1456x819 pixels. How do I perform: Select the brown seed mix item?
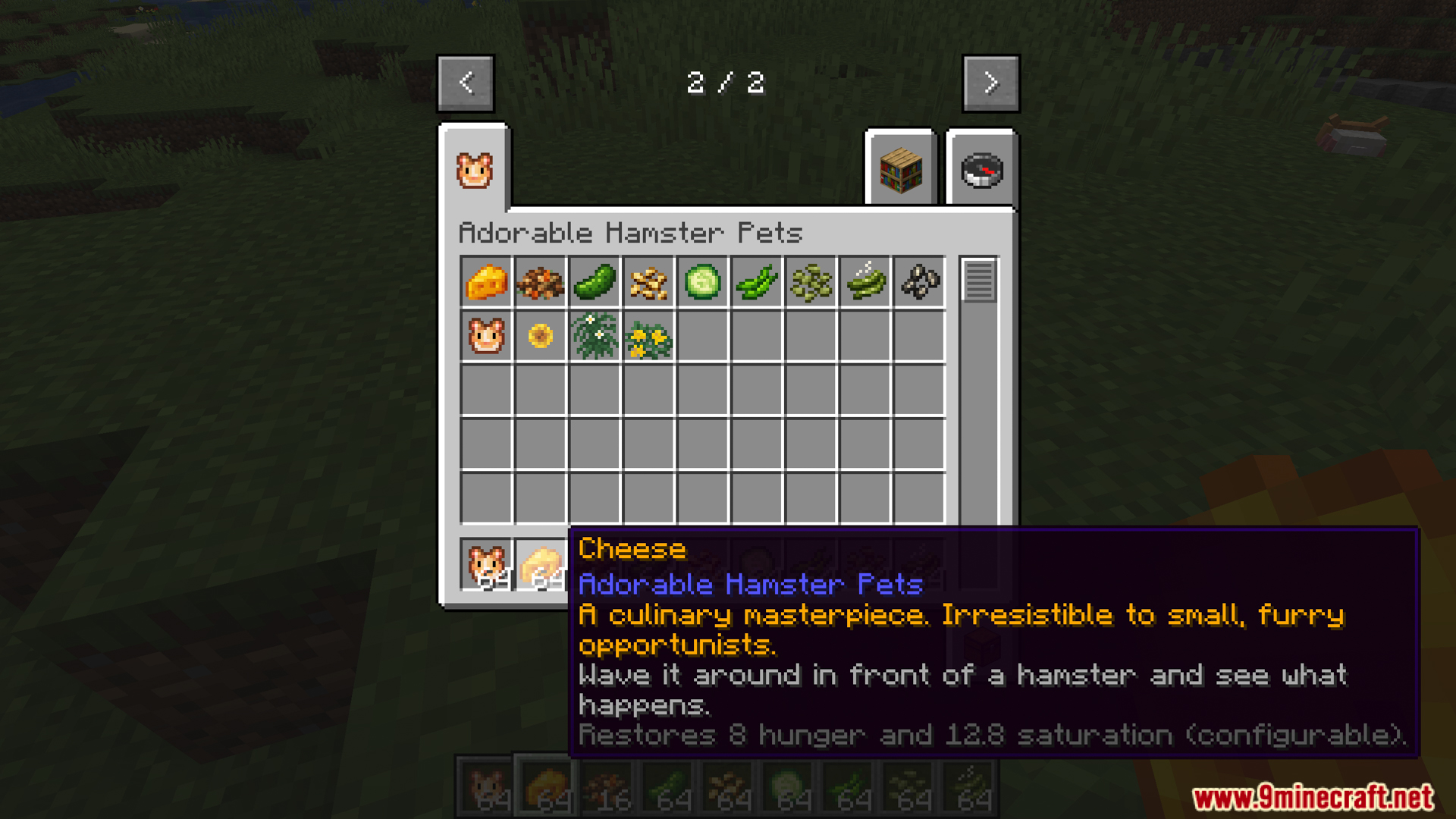coord(541,282)
